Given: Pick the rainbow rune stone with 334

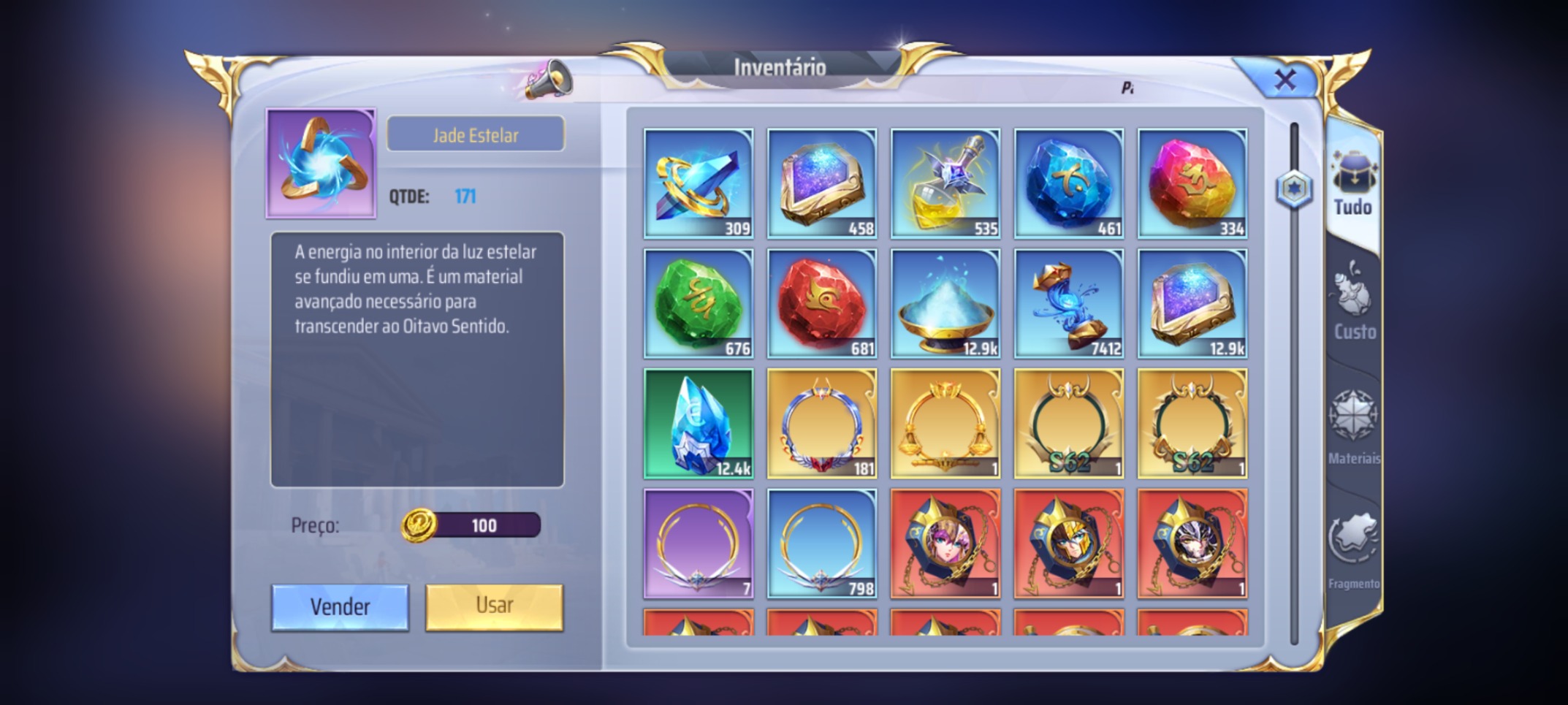Looking at the screenshot, I should tap(1192, 183).
